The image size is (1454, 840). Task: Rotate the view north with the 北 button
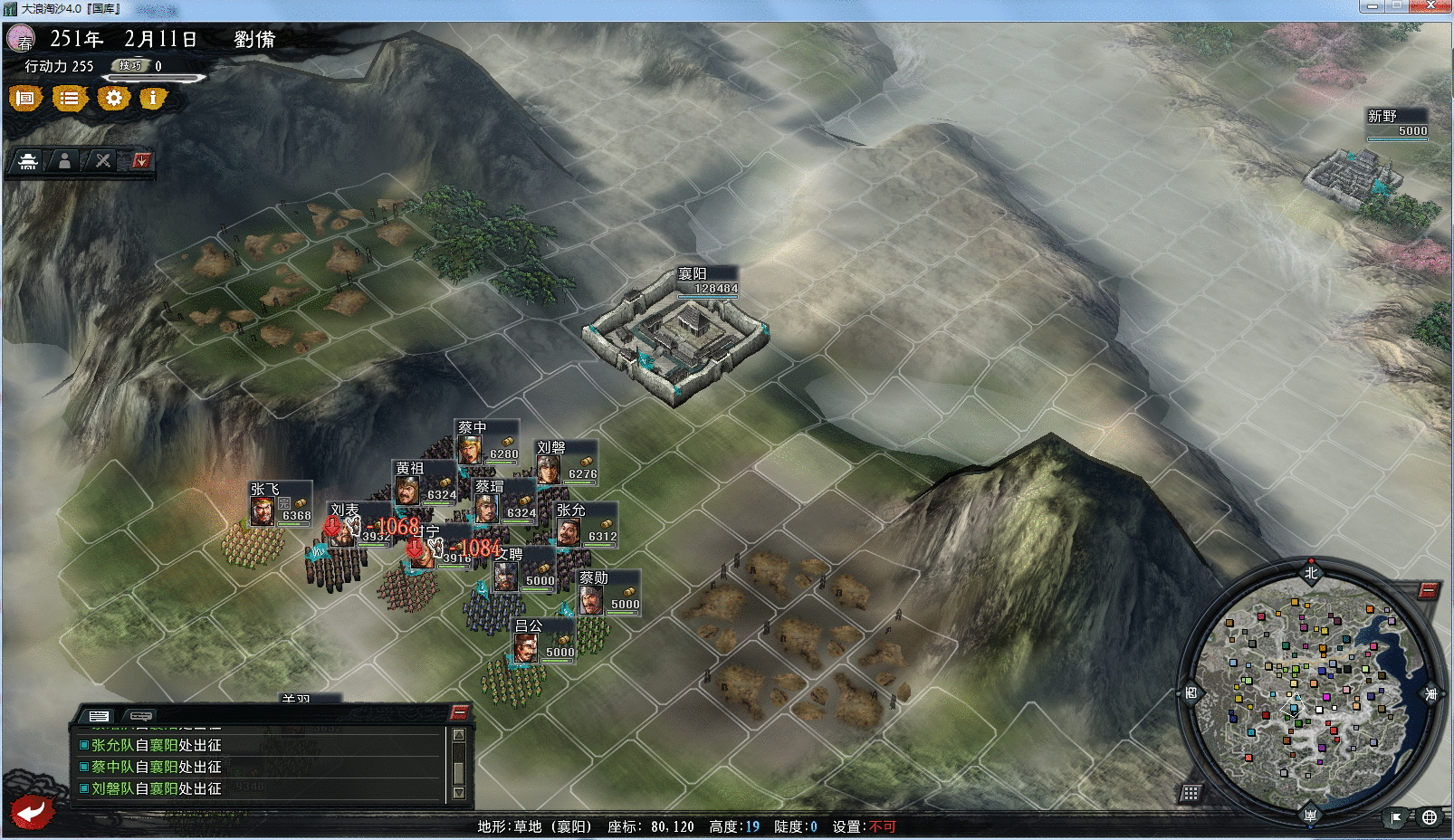[x=1311, y=572]
